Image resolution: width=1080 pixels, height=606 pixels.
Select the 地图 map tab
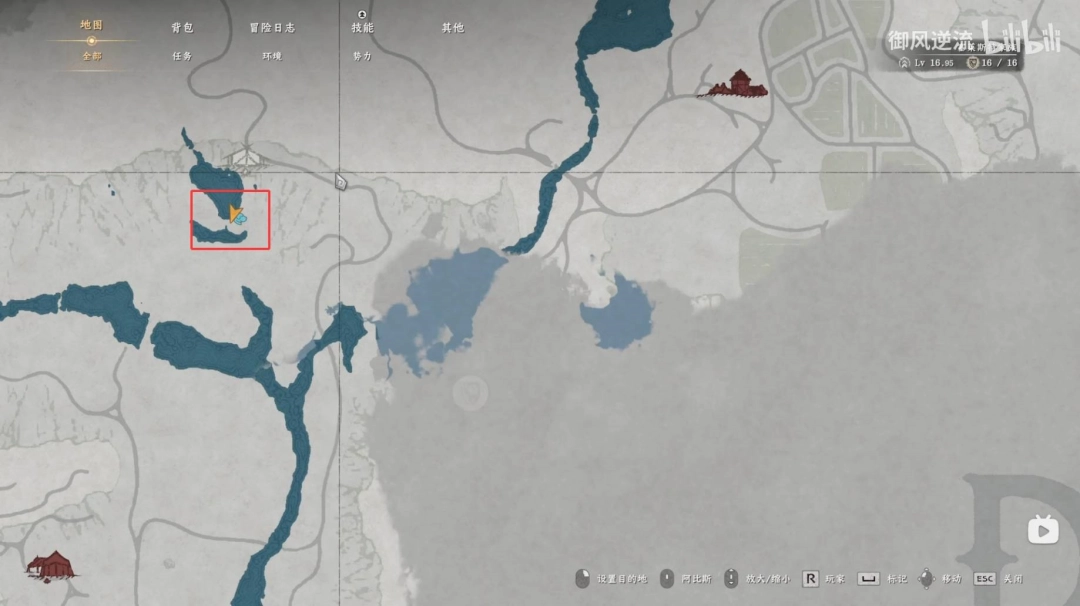tap(91, 25)
